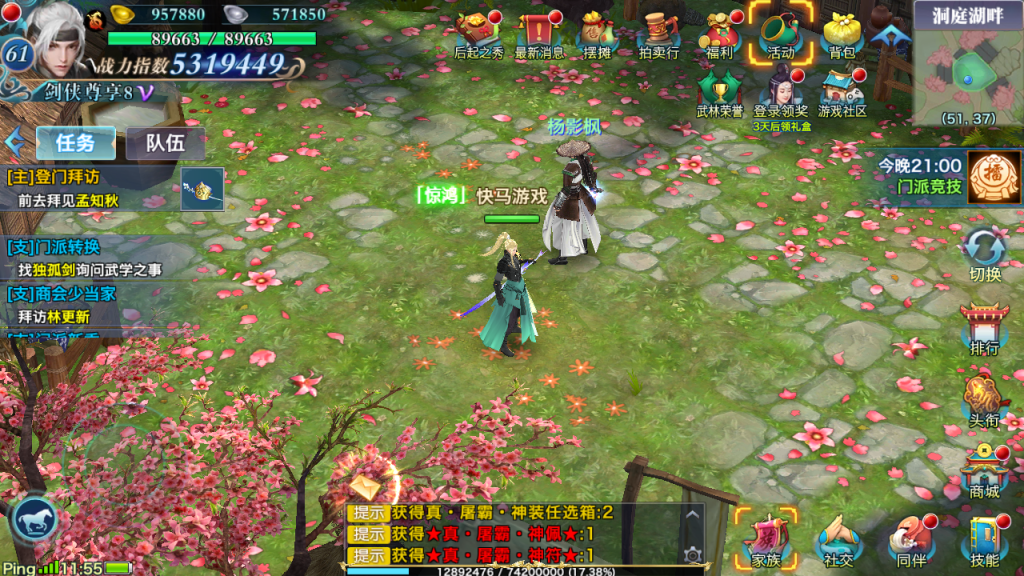Switch to the 队伍 team tab
This screenshot has height=576, width=1024.
point(165,143)
